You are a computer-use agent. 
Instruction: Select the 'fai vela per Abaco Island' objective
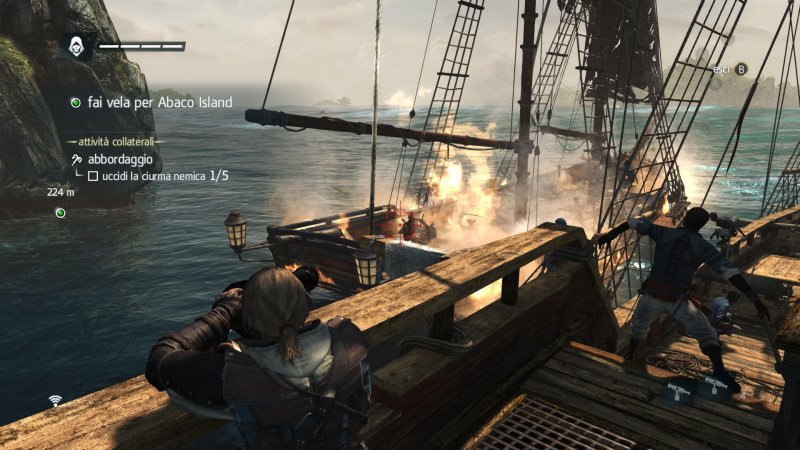[159, 102]
